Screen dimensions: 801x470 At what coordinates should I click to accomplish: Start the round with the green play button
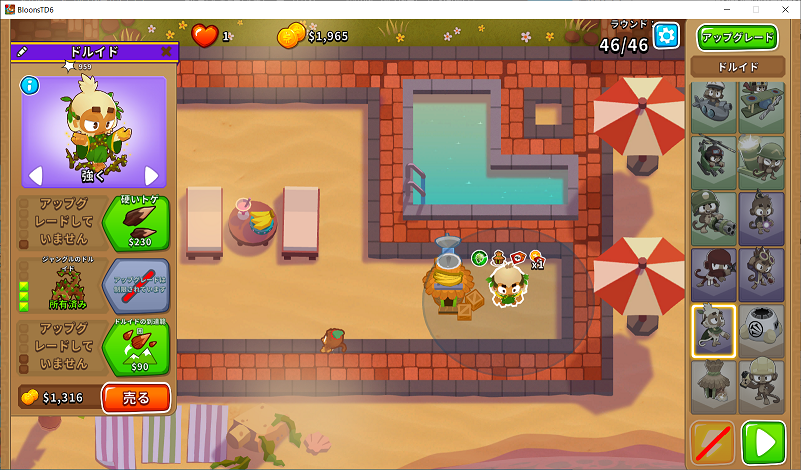(x=762, y=442)
